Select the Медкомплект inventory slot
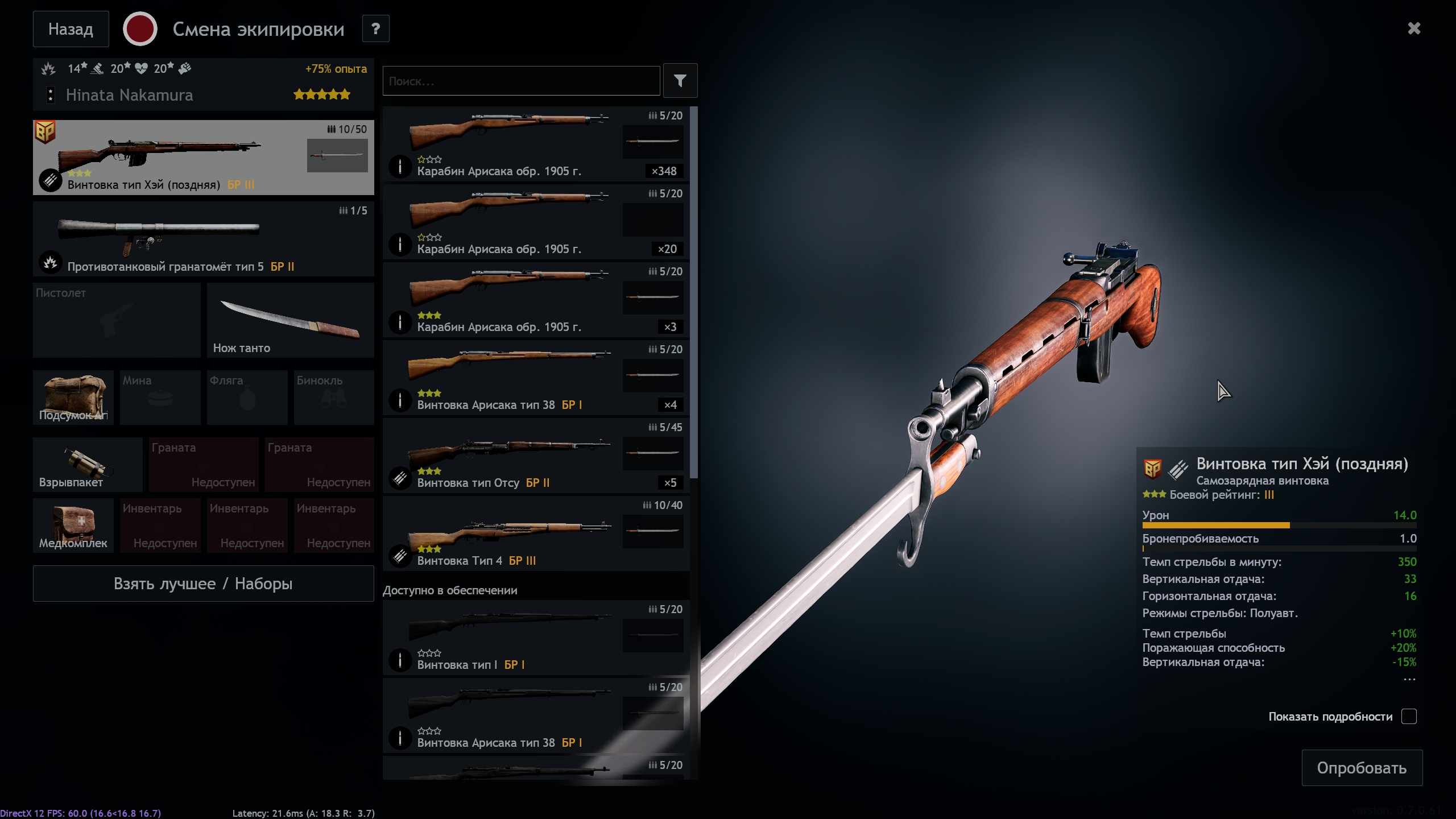The height and width of the screenshot is (819, 1456). [x=73, y=525]
